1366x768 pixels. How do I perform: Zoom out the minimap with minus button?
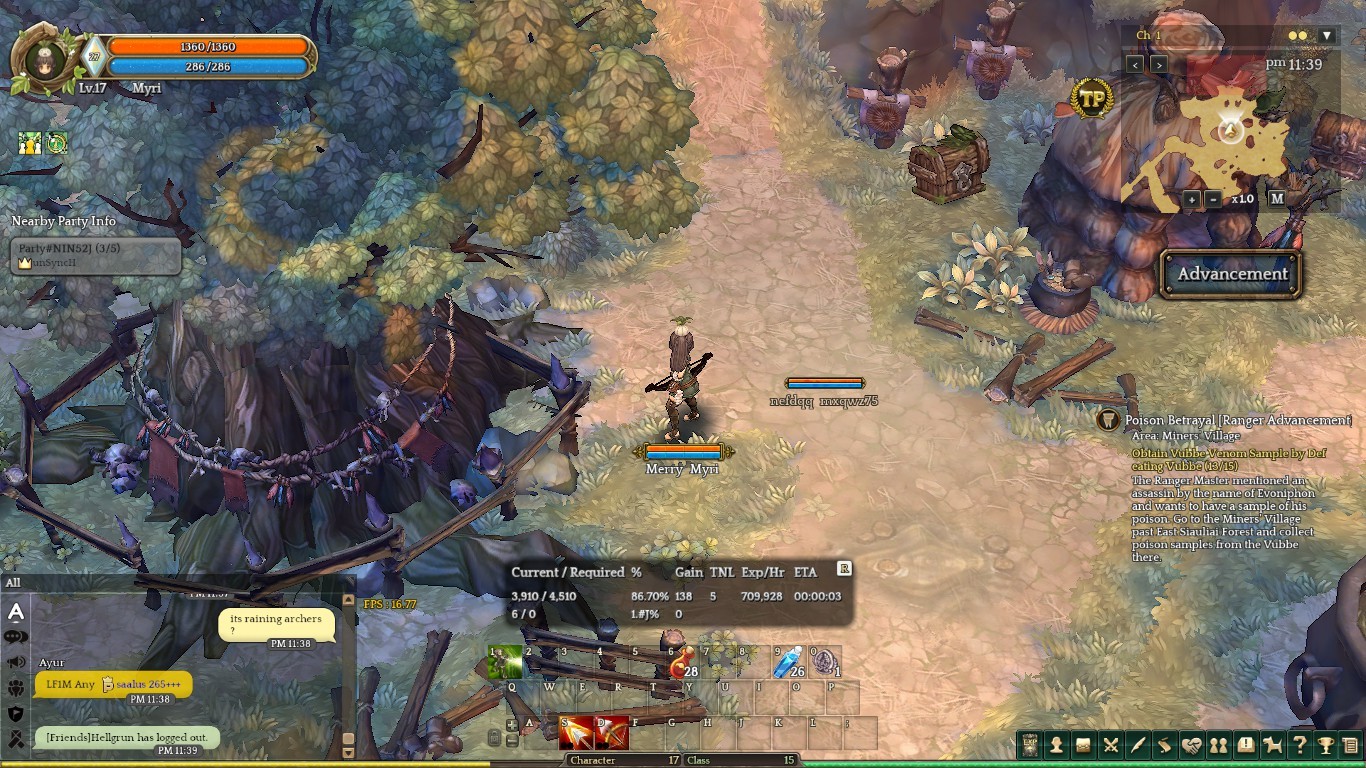tap(1212, 198)
